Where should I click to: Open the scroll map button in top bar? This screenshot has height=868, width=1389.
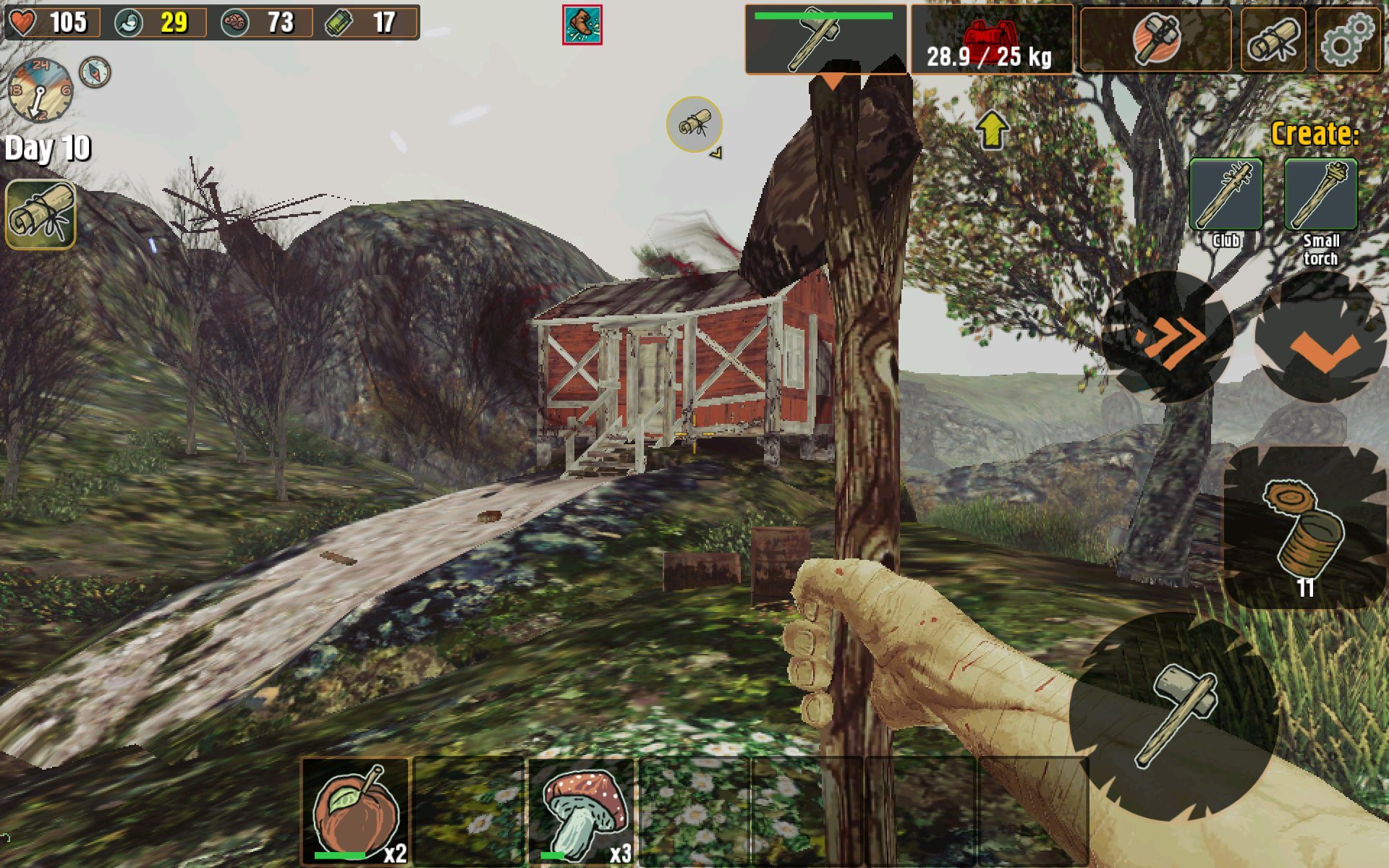click(1273, 39)
